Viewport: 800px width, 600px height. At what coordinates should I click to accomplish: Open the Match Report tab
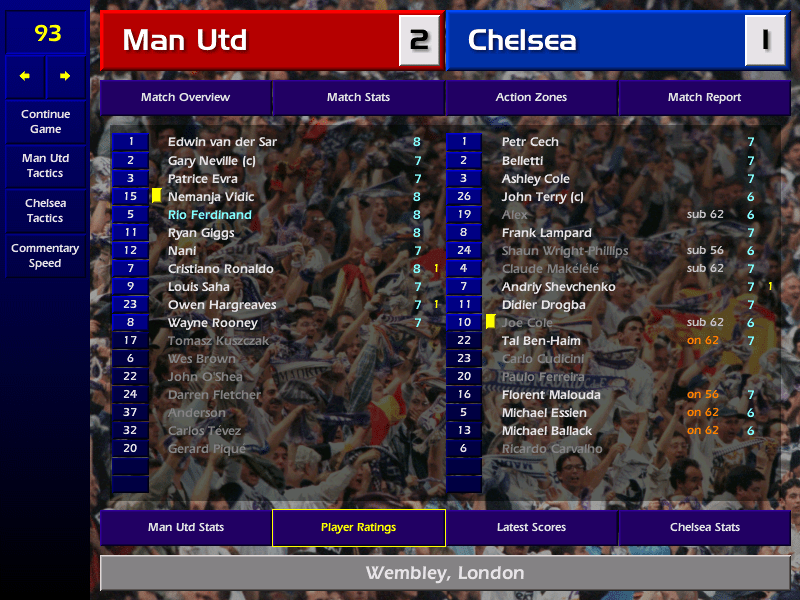tap(704, 97)
